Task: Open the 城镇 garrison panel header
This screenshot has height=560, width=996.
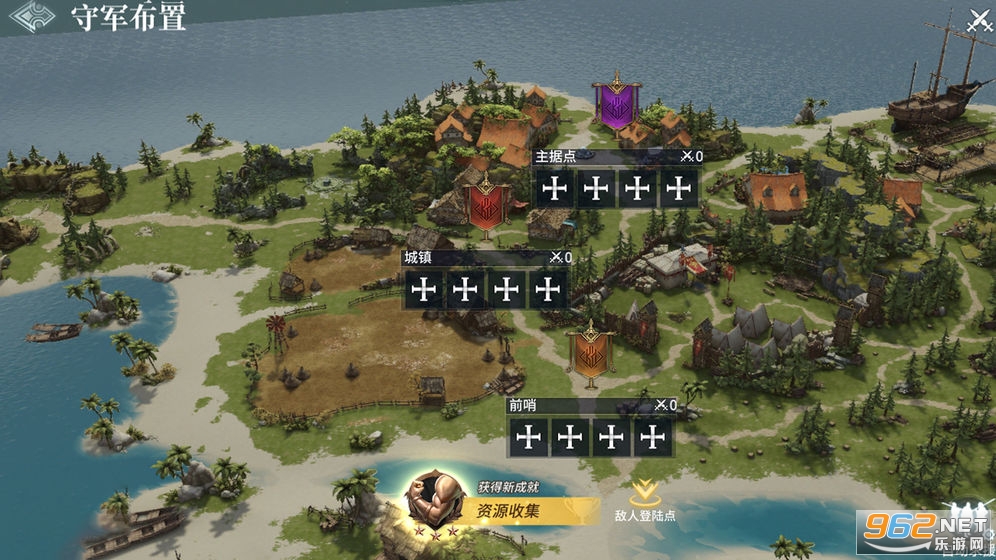Action: point(487,257)
